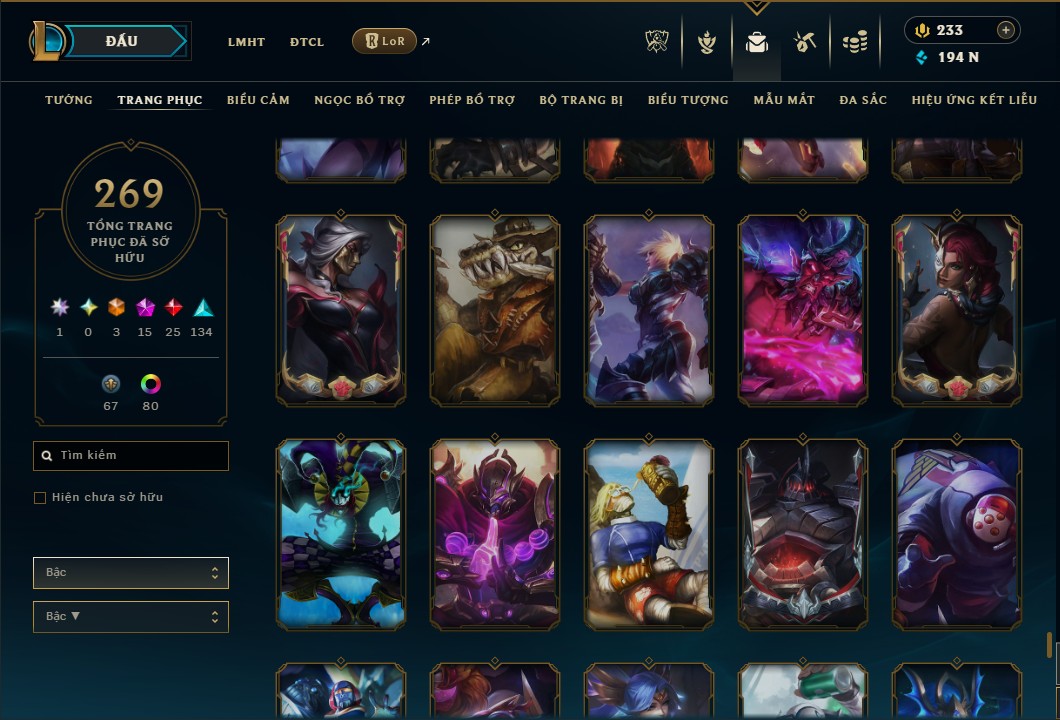Open the ĐA SẮC tab
This screenshot has width=1060, height=720.
click(863, 100)
